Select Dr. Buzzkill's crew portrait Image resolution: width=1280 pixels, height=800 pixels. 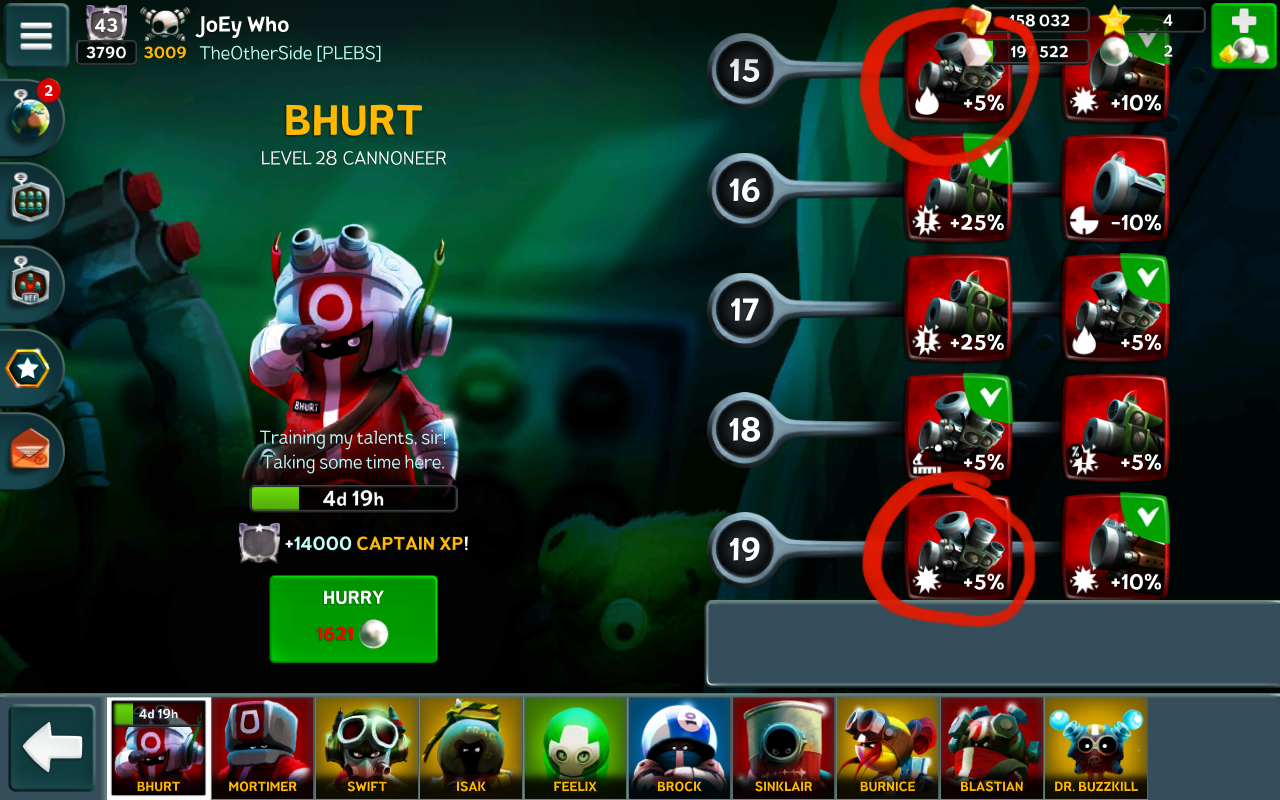click(x=1095, y=747)
